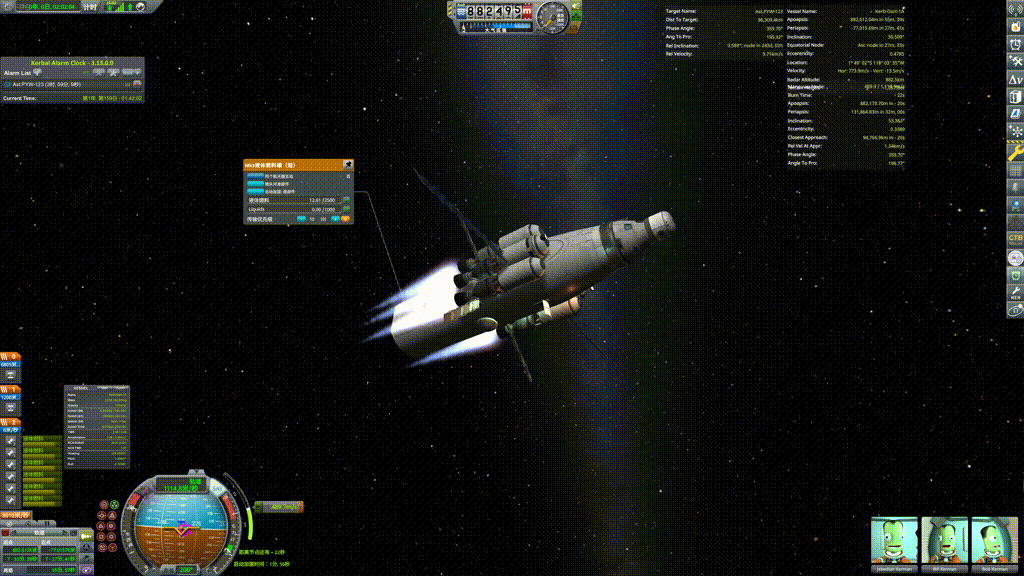The width and height of the screenshot is (1024, 576).
Task: Select the Ast.PYW-123 alarm row
Action: pos(60,85)
